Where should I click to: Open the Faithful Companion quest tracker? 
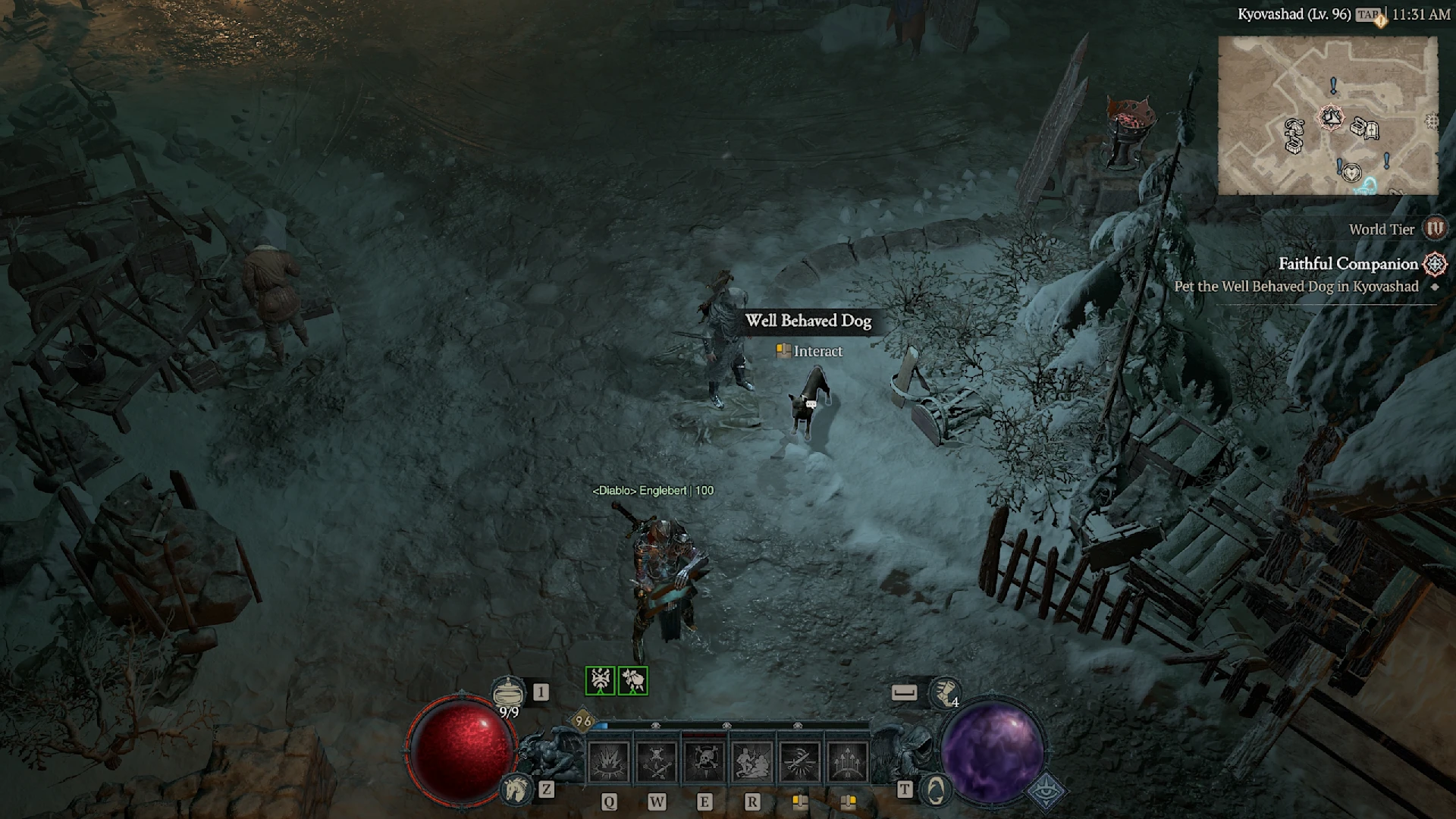point(1348,264)
